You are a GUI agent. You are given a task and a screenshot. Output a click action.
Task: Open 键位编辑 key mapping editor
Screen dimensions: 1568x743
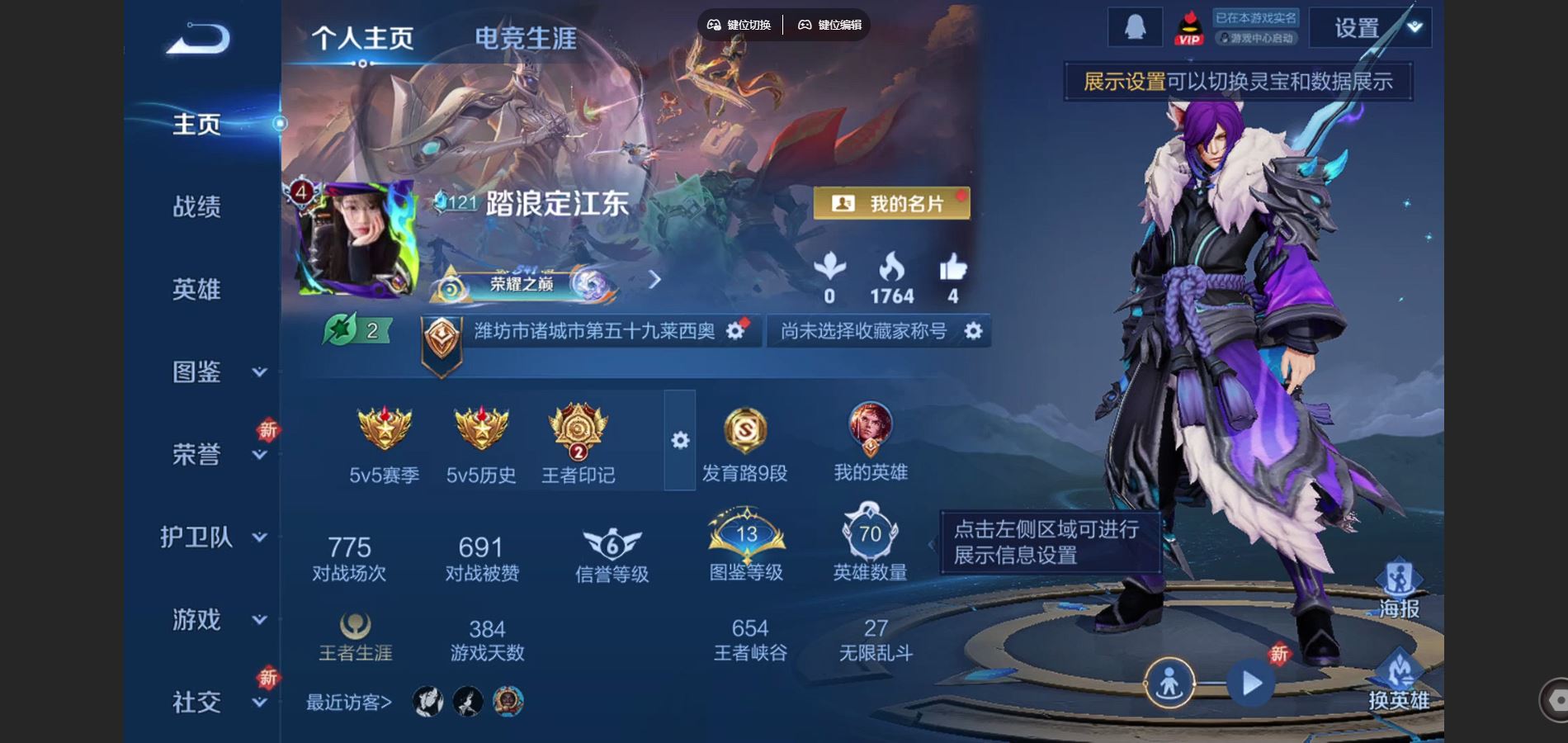point(829,25)
